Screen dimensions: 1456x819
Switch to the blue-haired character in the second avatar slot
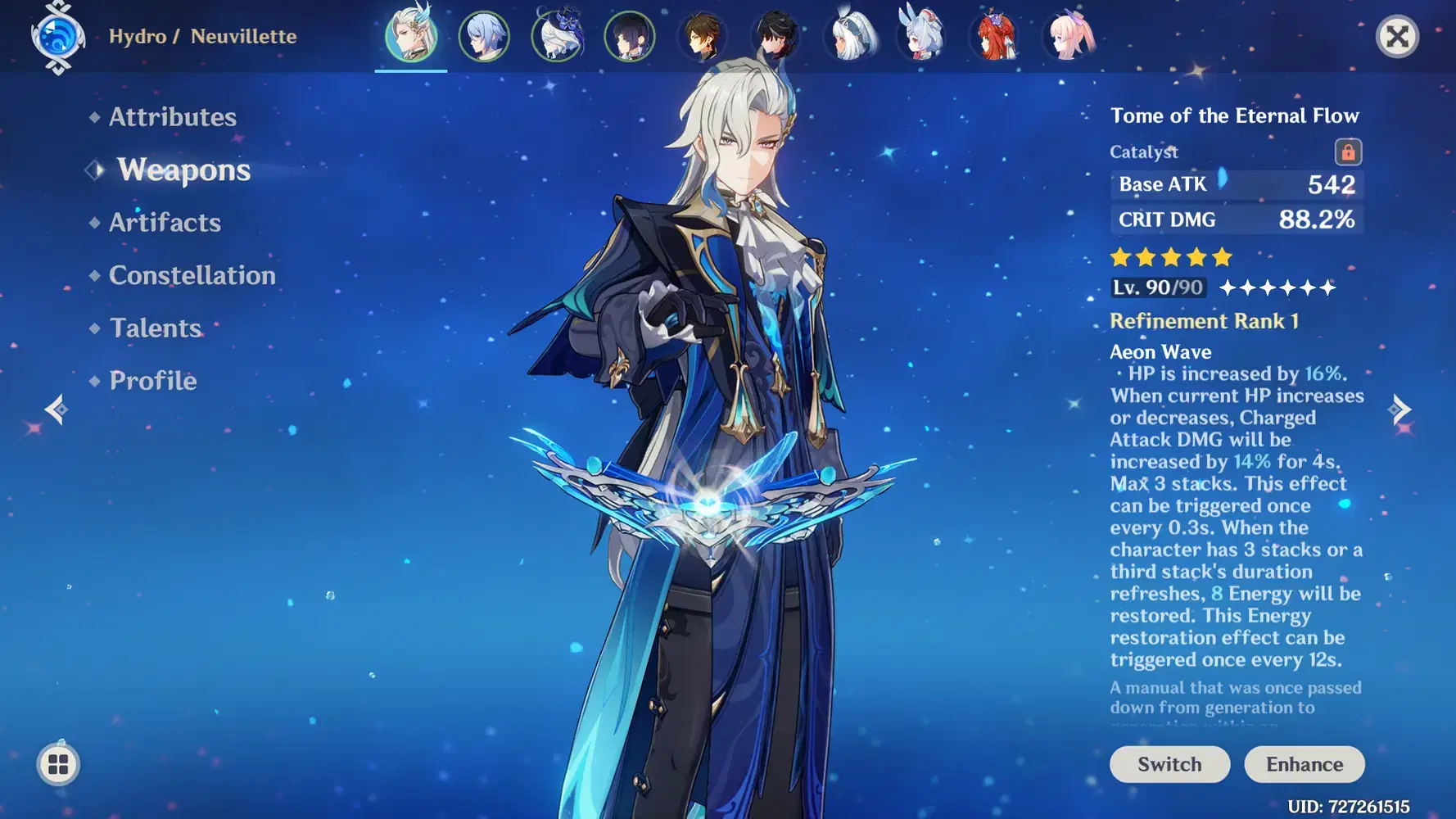pyautogui.click(x=483, y=37)
